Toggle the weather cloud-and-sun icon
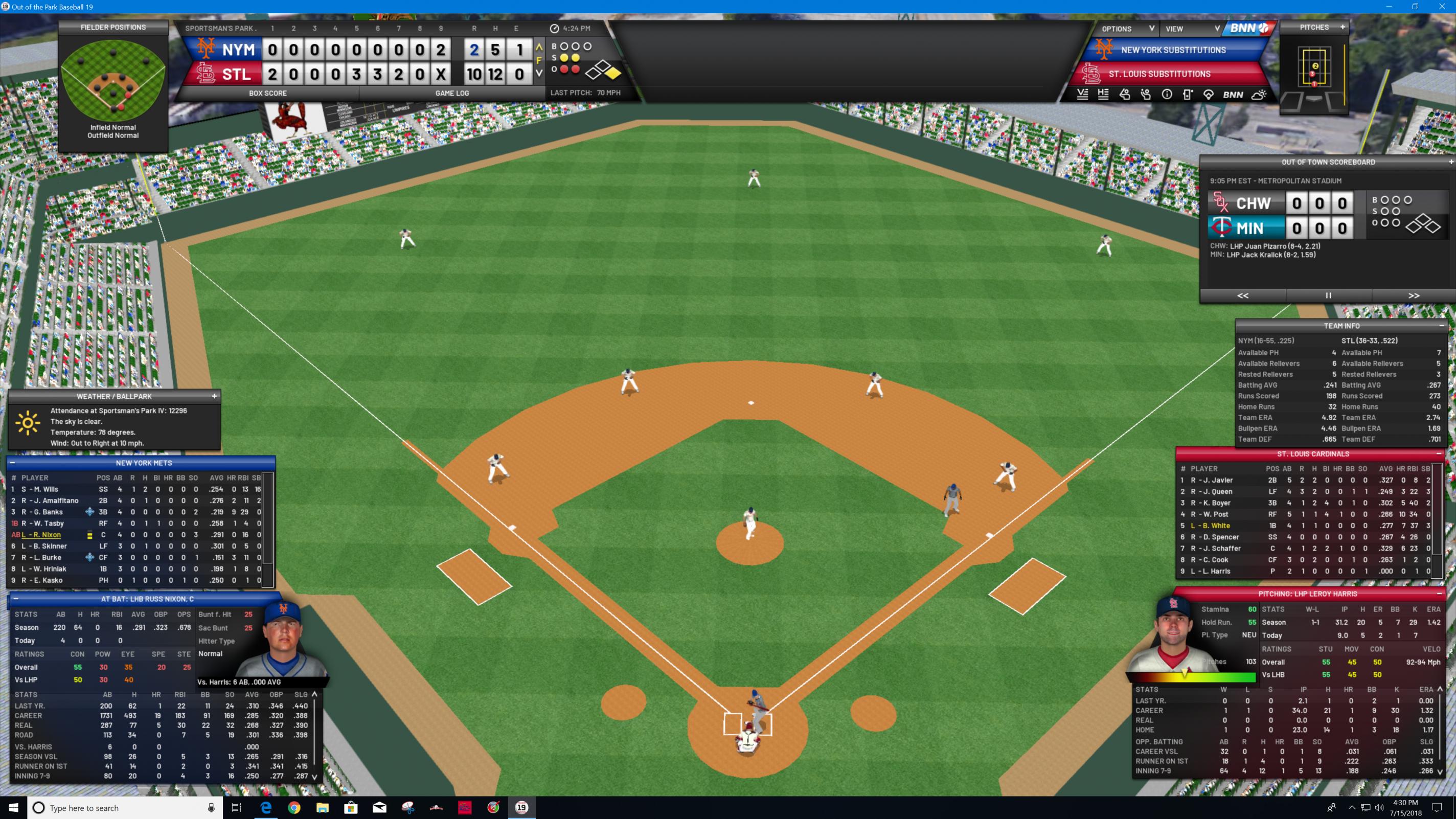The width and height of the screenshot is (1456, 819). 1259,95
